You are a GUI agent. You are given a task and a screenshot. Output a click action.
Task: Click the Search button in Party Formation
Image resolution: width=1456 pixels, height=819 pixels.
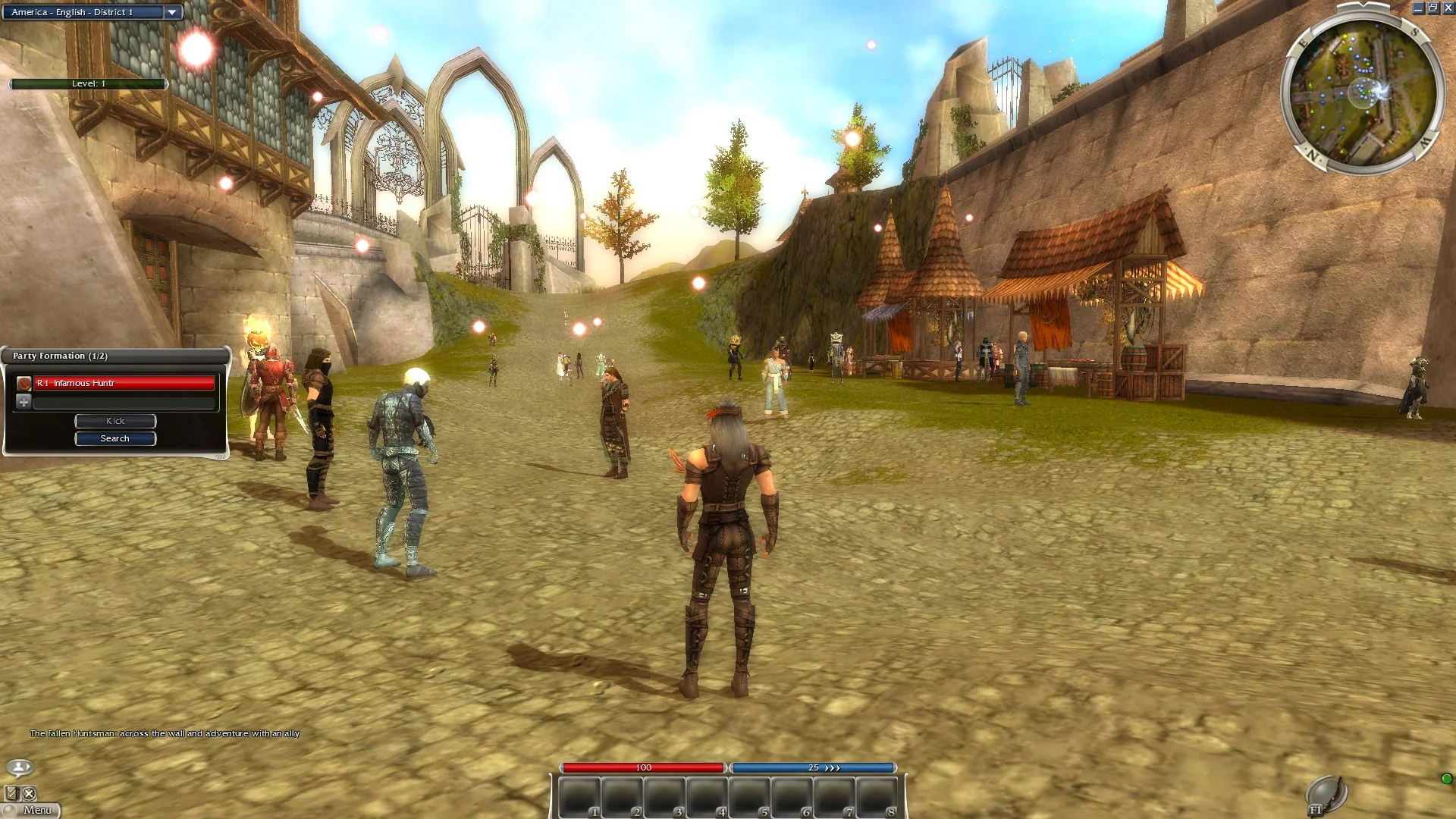tap(115, 438)
